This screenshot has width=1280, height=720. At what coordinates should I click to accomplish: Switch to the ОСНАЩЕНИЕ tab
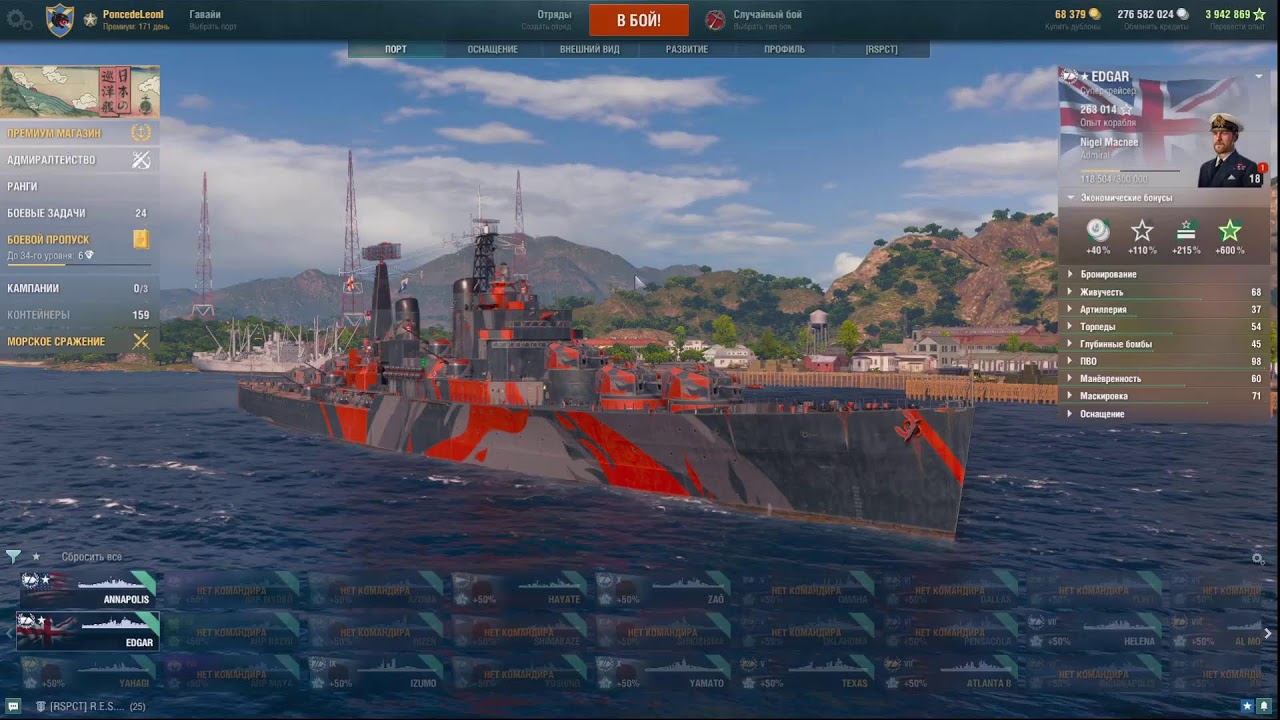(x=492, y=49)
